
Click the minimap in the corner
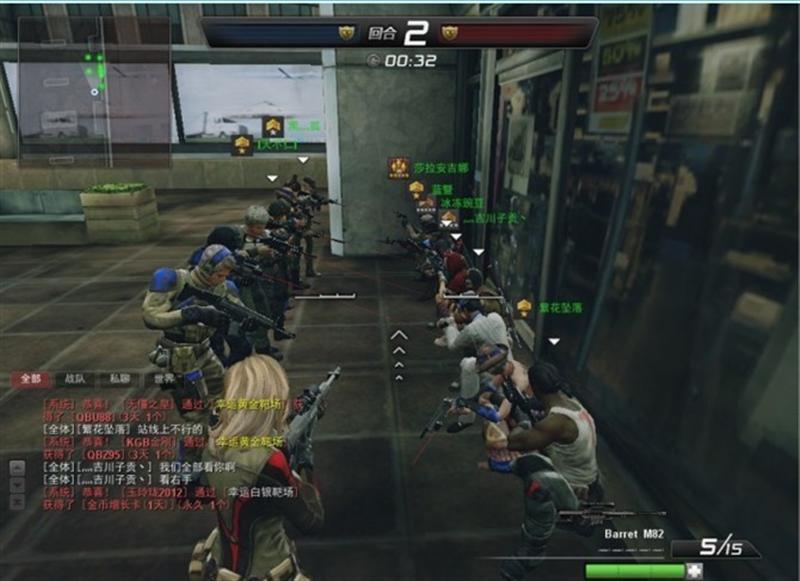(94, 89)
